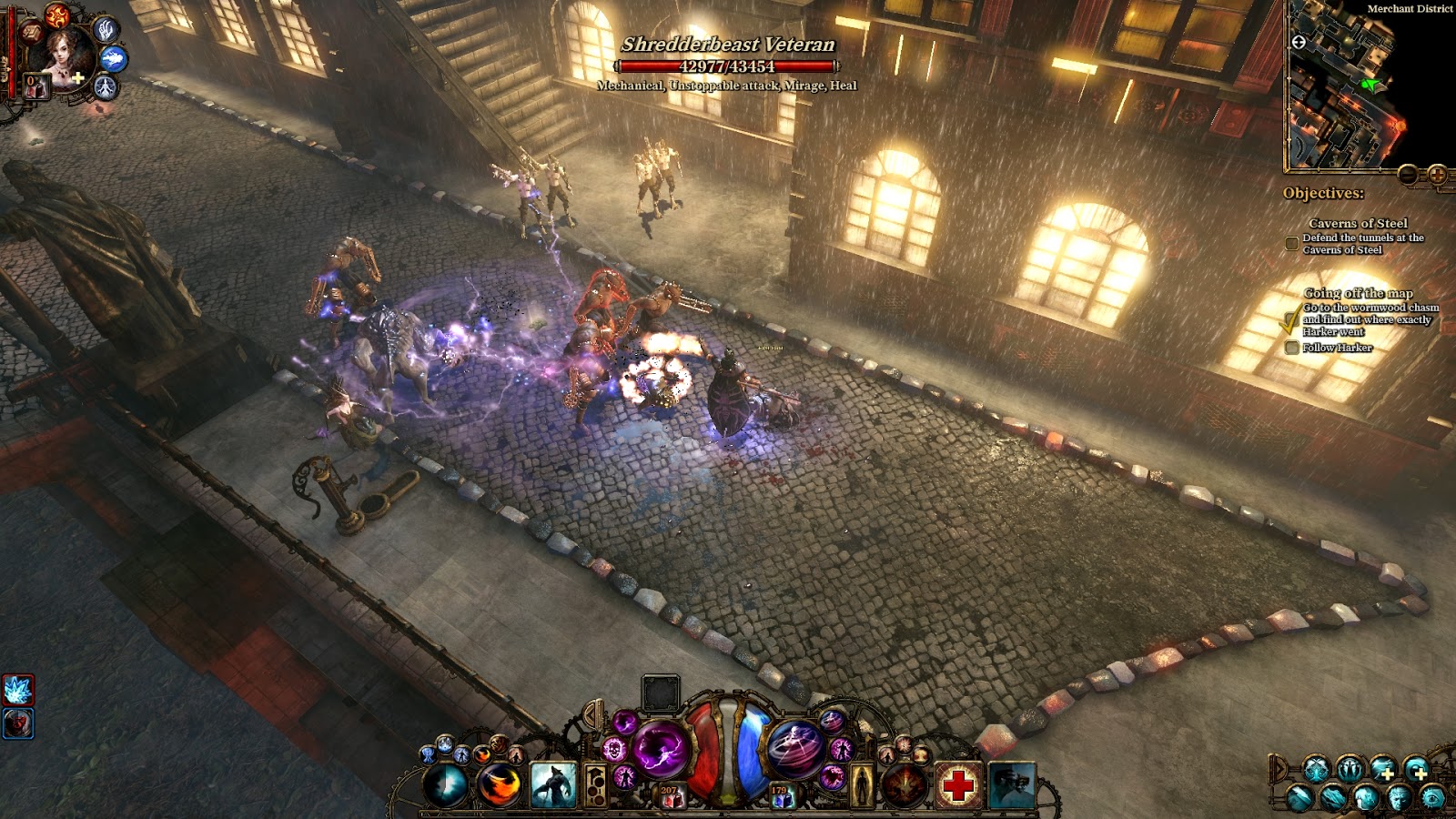Select the werewolf companion ability icon
Screen dimensions: 1456x819
point(555,785)
